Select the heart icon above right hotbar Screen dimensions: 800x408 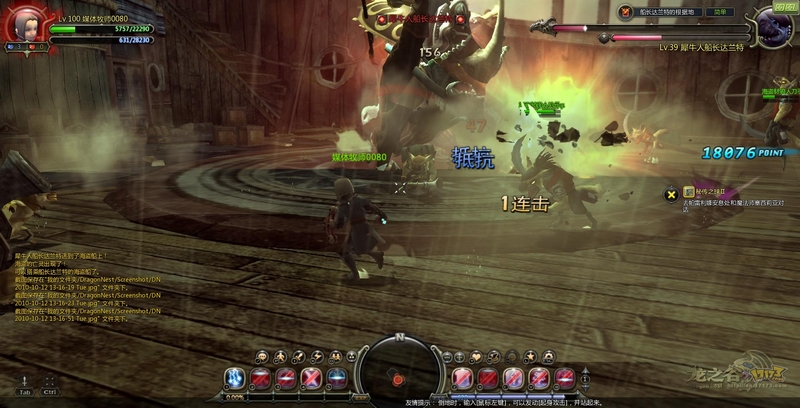click(x=476, y=356)
